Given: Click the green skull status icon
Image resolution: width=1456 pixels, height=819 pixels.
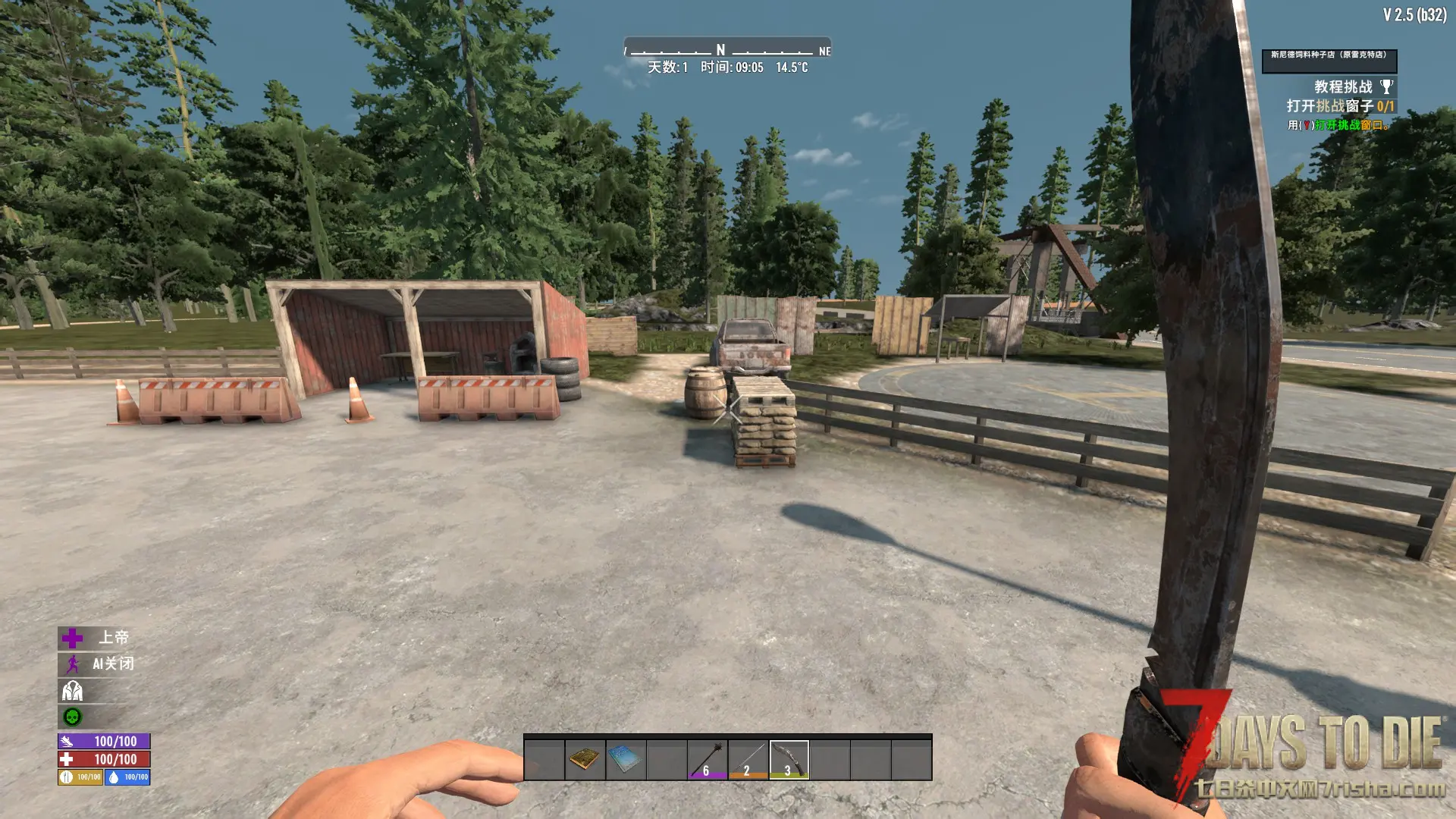Looking at the screenshot, I should click(73, 717).
